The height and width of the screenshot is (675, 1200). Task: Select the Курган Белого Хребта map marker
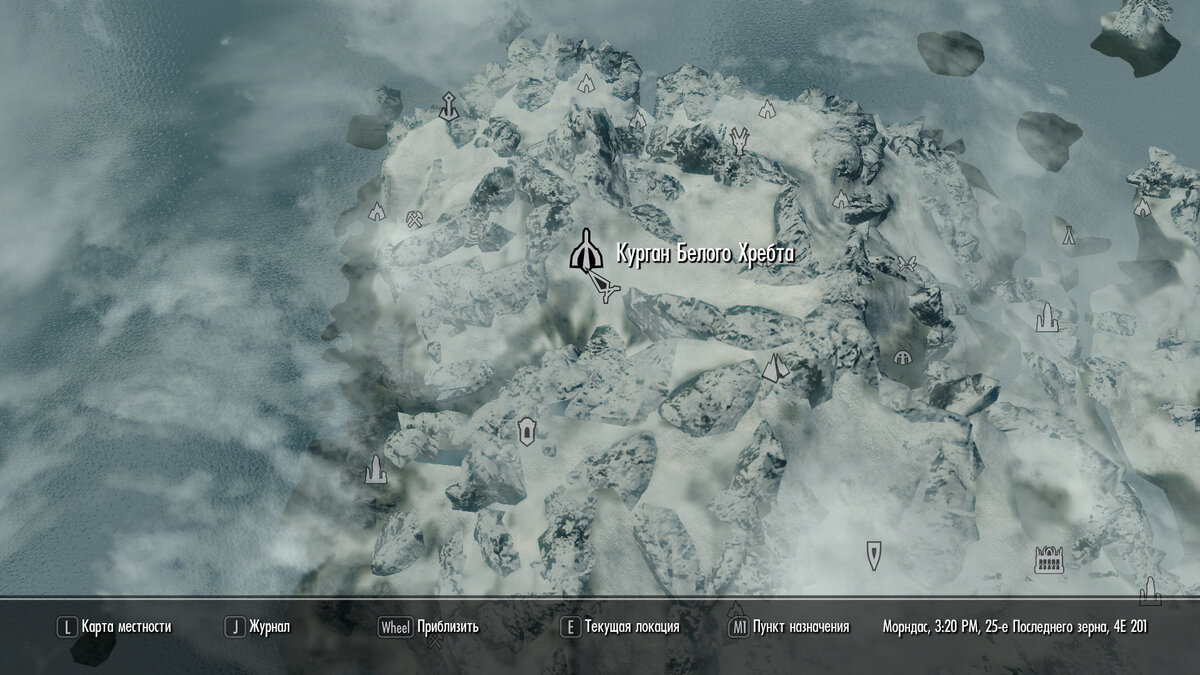pos(584,251)
